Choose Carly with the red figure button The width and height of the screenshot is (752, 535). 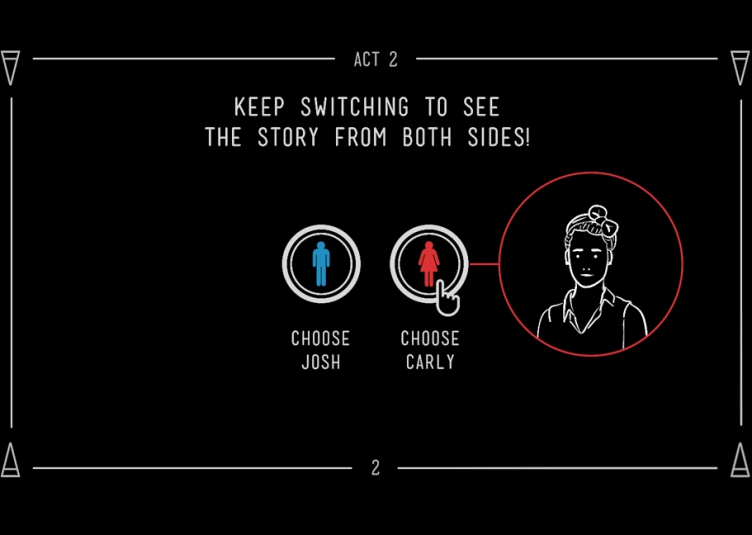[429, 264]
